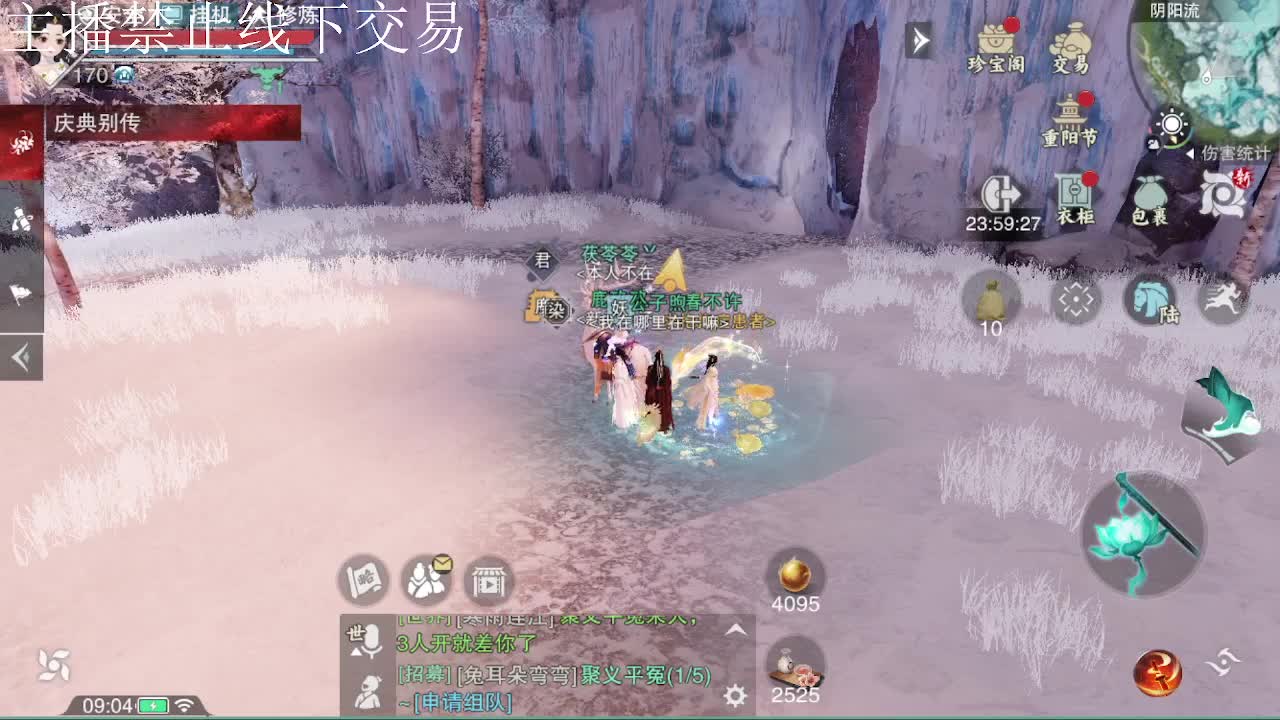
Task: Hide the Shanghai damage statistics panel
Action: point(1191,153)
